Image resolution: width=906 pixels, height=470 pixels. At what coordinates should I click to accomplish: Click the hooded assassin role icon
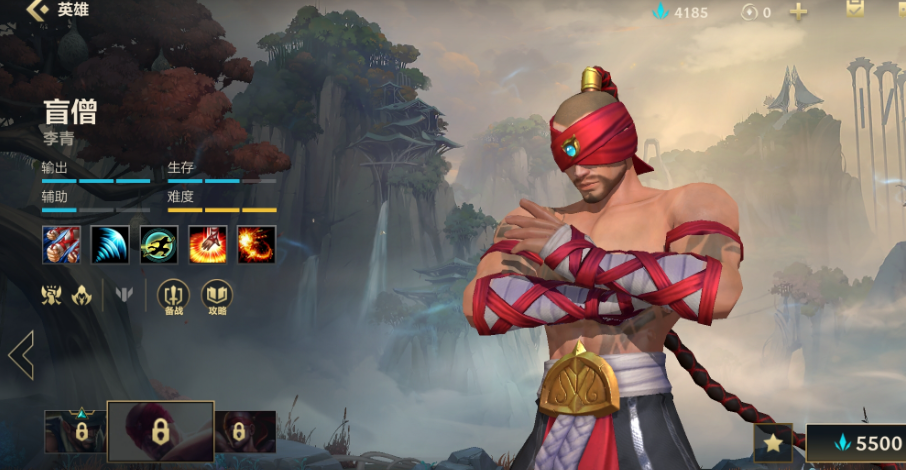pyautogui.click(x=82, y=295)
